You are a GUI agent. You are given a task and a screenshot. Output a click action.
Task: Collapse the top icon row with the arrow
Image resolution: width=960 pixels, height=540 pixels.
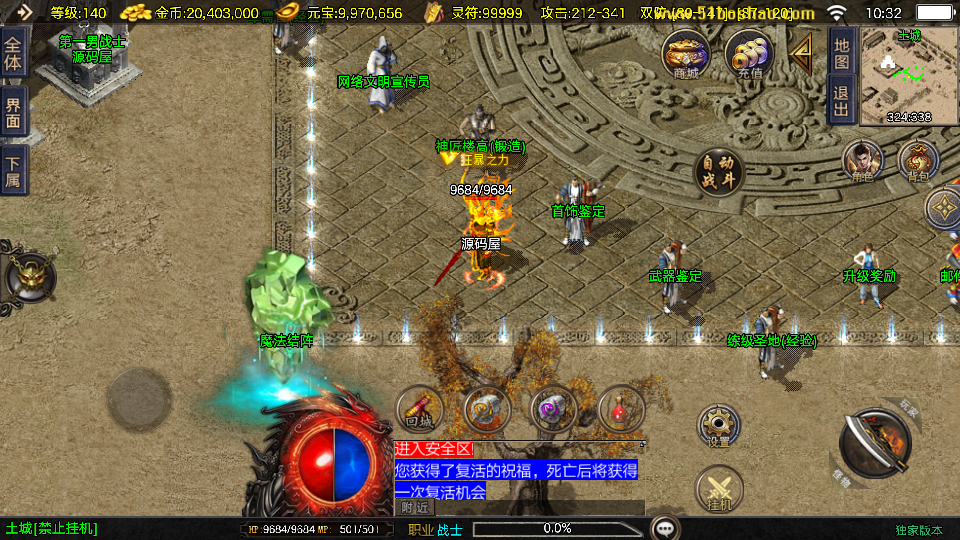802,54
